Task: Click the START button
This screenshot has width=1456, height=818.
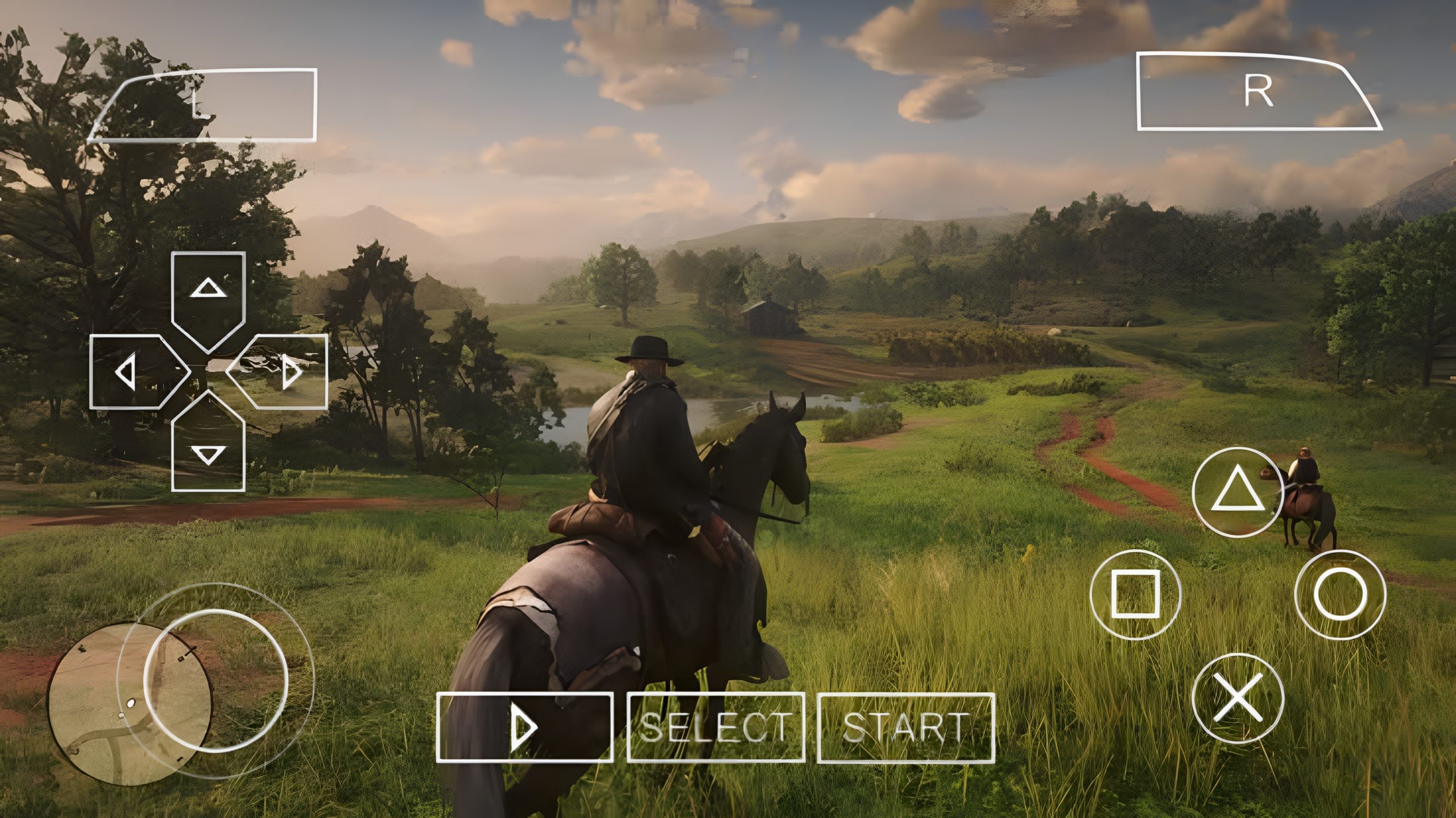Action: pyautogui.click(x=906, y=727)
